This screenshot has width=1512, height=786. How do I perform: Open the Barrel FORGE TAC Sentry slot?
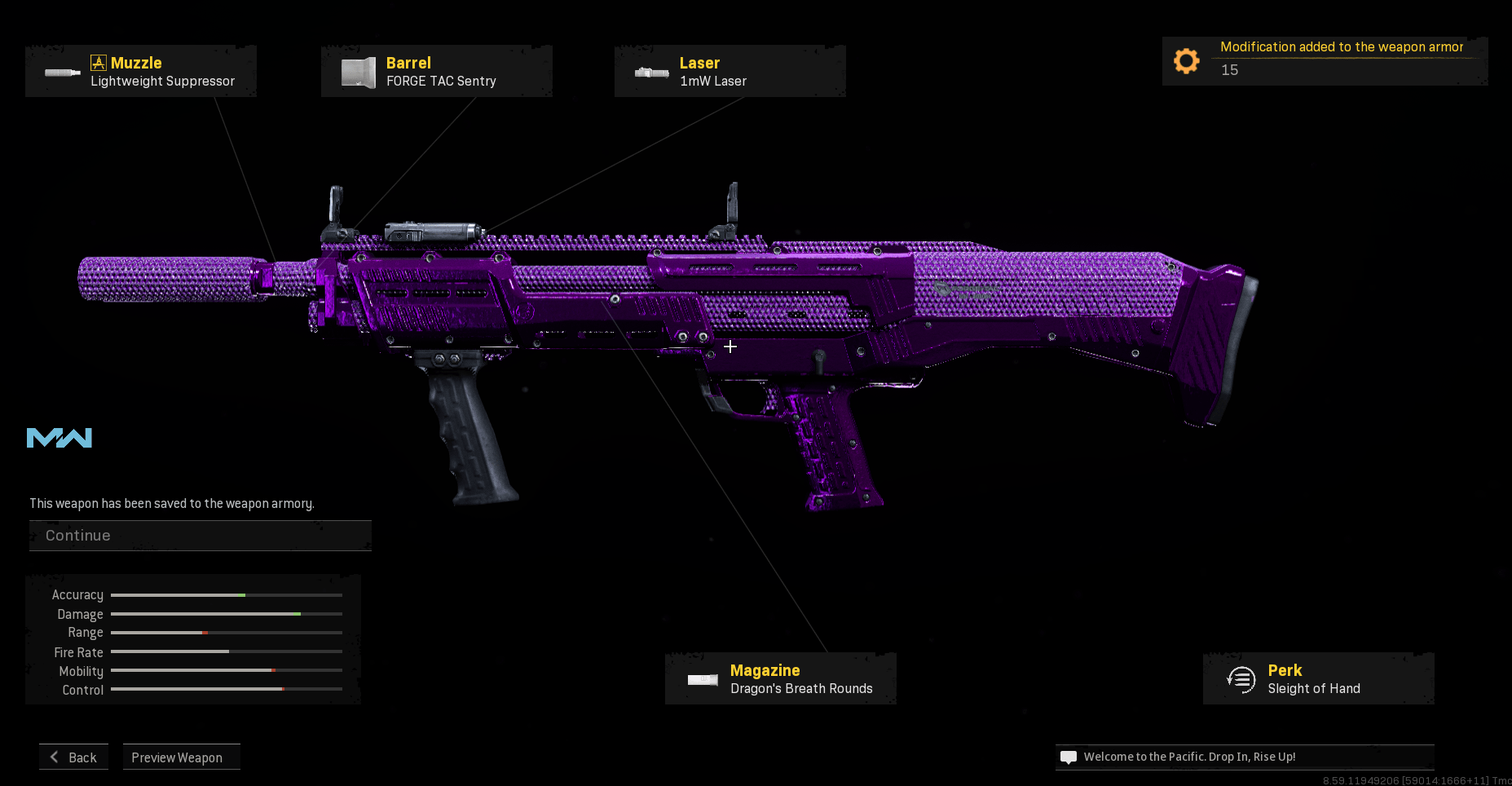tap(437, 72)
